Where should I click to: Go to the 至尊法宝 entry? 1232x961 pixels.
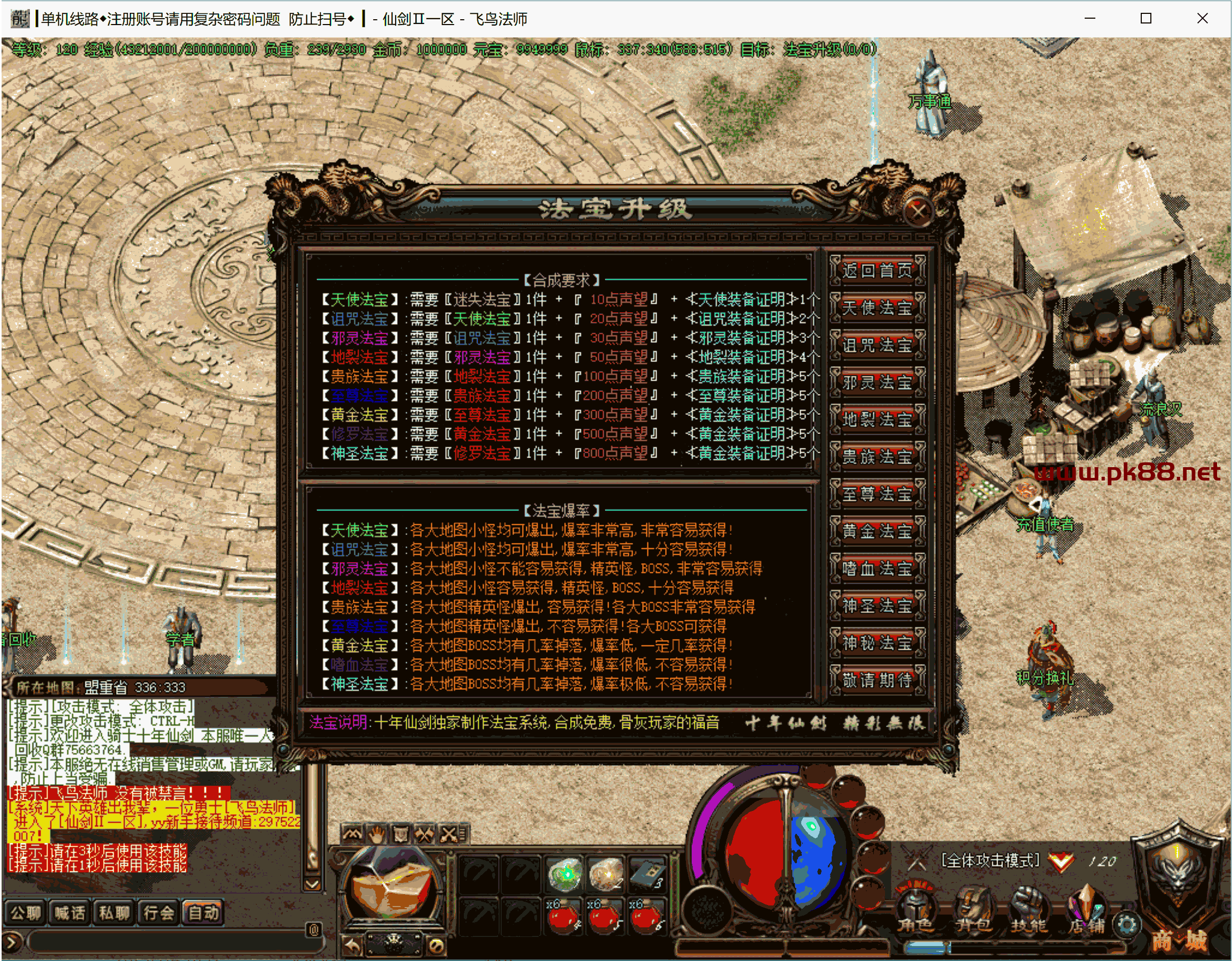[876, 494]
